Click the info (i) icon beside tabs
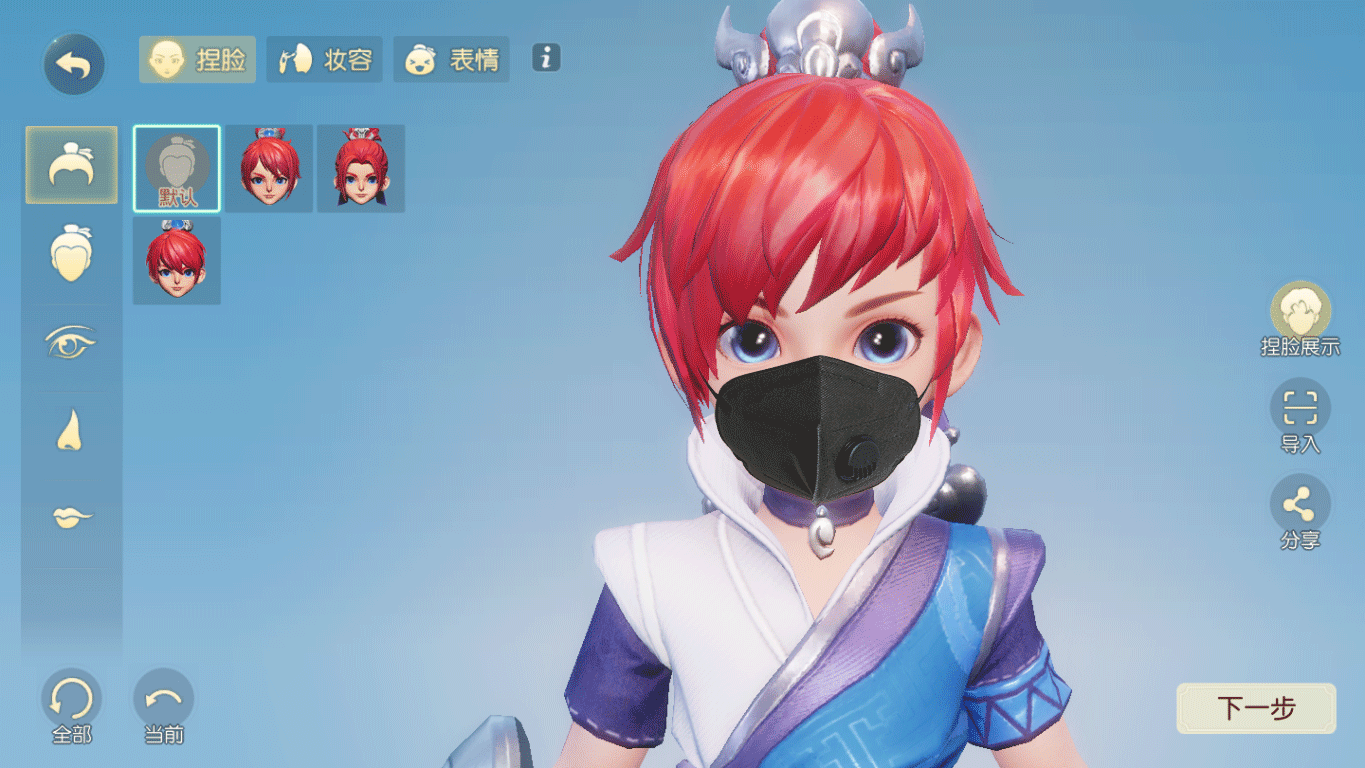This screenshot has height=768, width=1365. [546, 59]
